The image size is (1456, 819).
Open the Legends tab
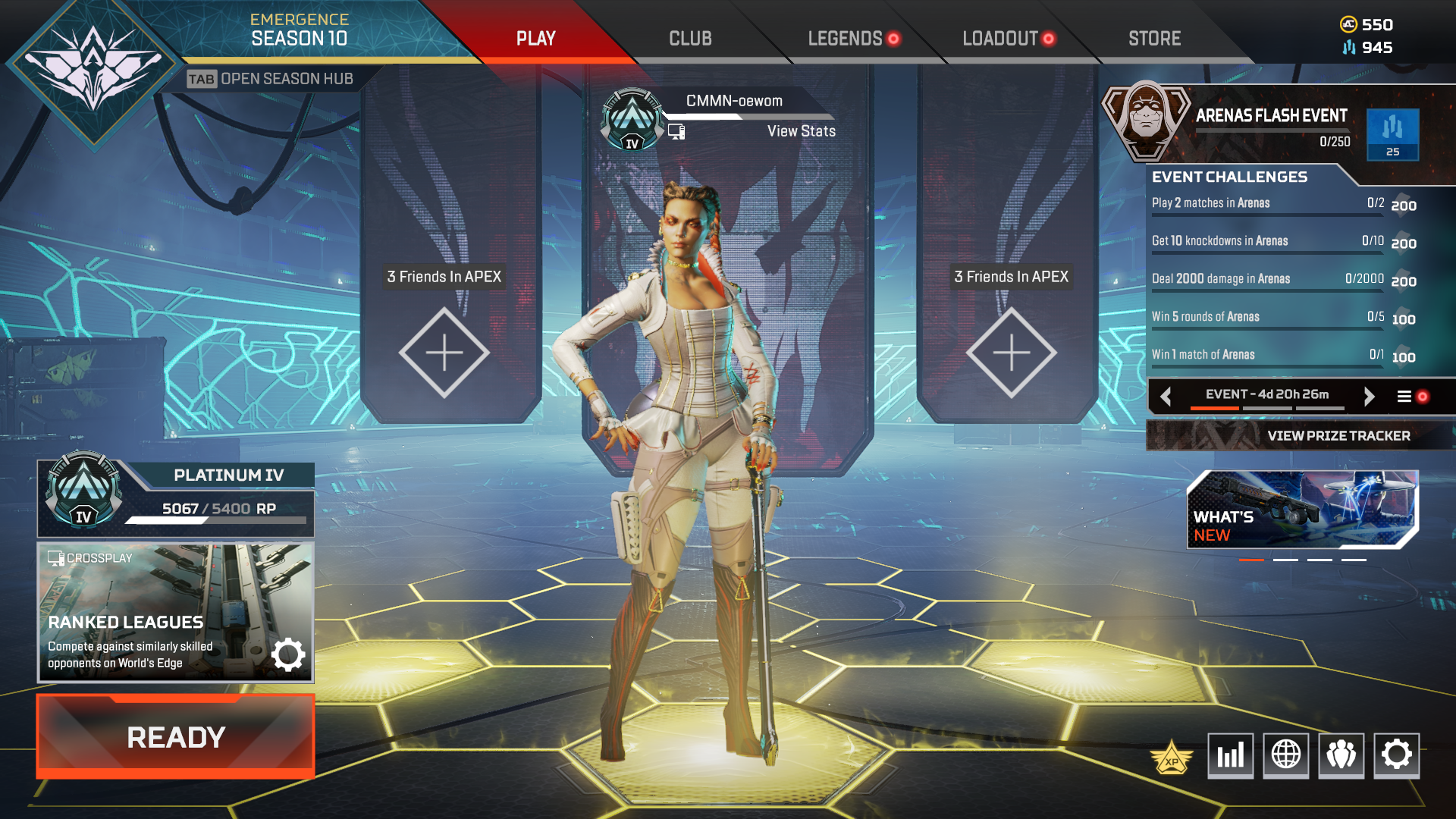(845, 39)
